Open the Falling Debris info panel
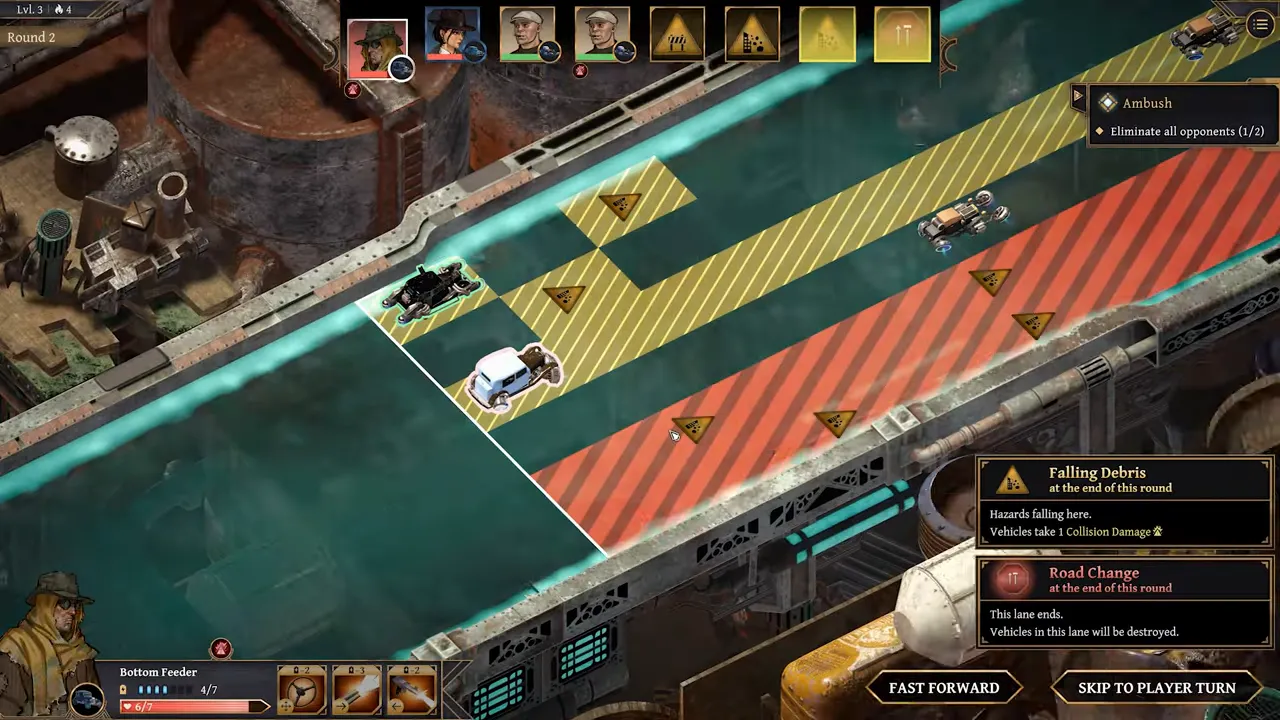The height and width of the screenshot is (720, 1280). click(x=1124, y=502)
